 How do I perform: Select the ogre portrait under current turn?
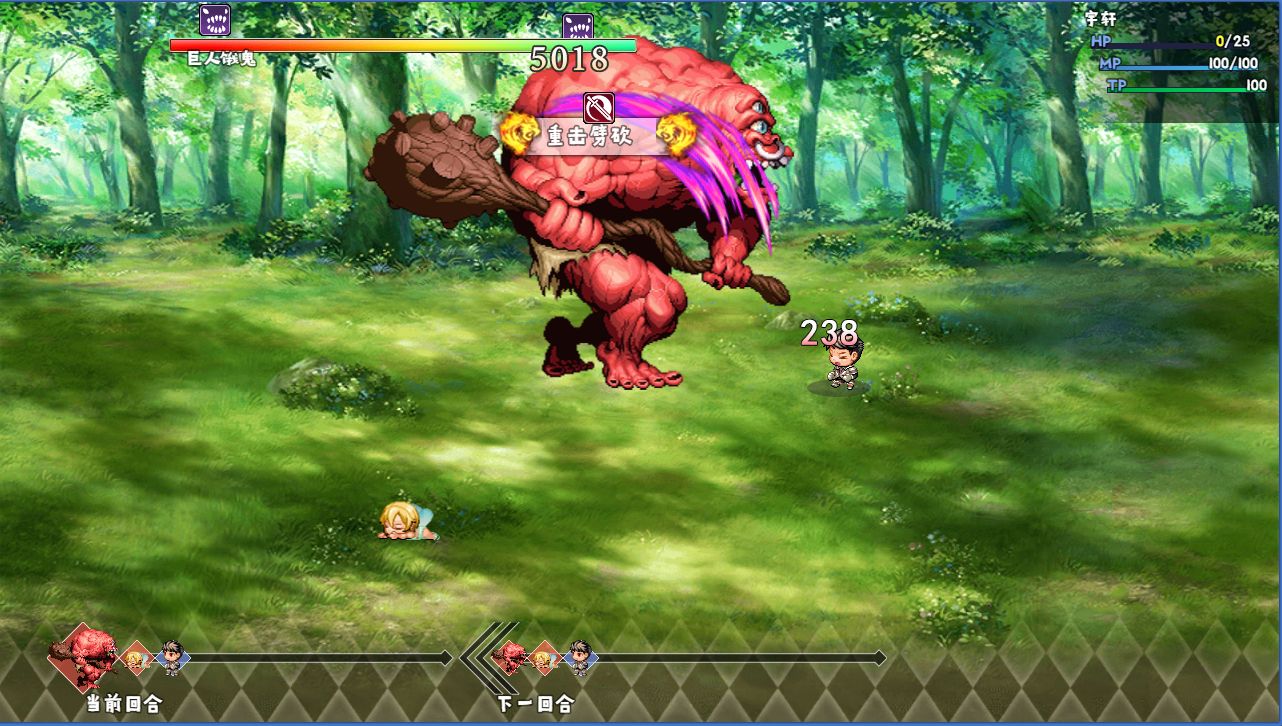click(x=84, y=656)
